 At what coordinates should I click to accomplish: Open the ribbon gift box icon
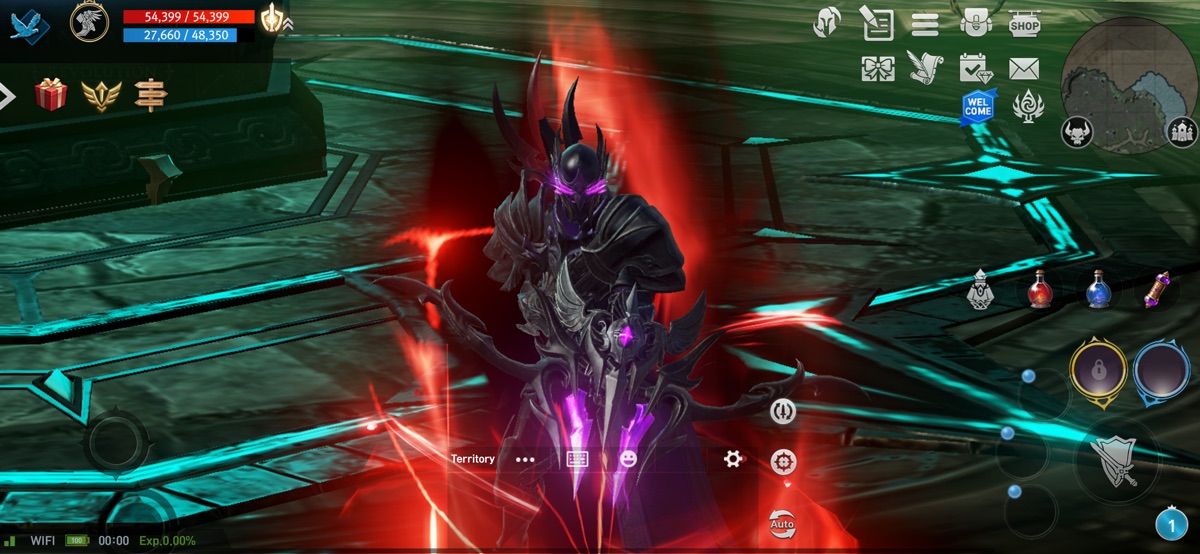[877, 68]
